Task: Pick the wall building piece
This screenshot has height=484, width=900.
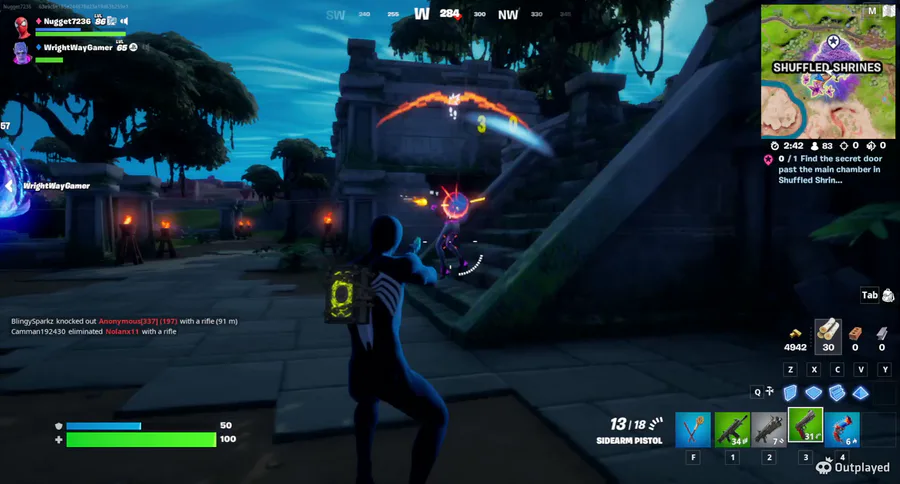Action: [789, 392]
